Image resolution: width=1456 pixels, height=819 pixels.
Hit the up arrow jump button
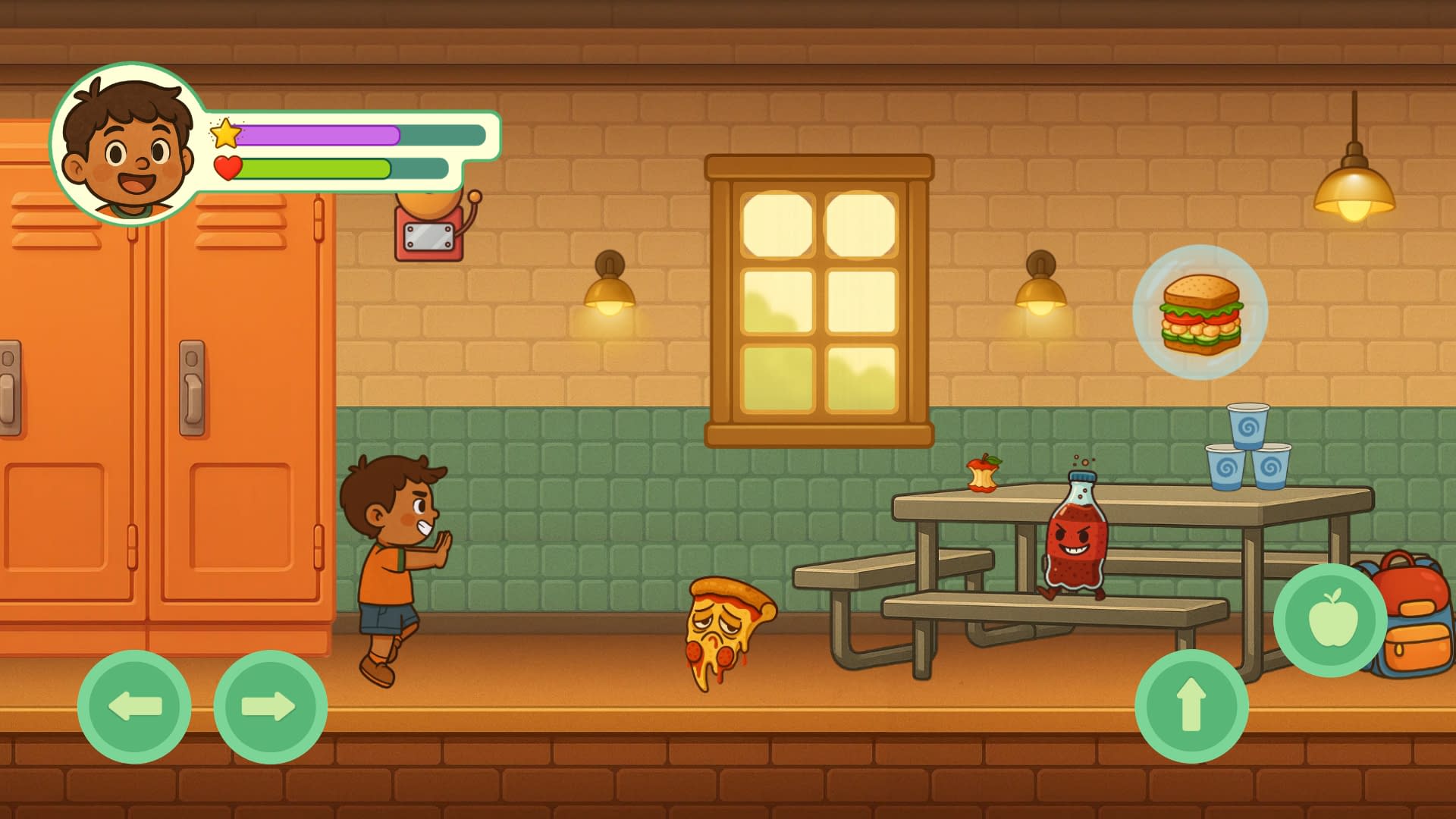click(x=1191, y=705)
